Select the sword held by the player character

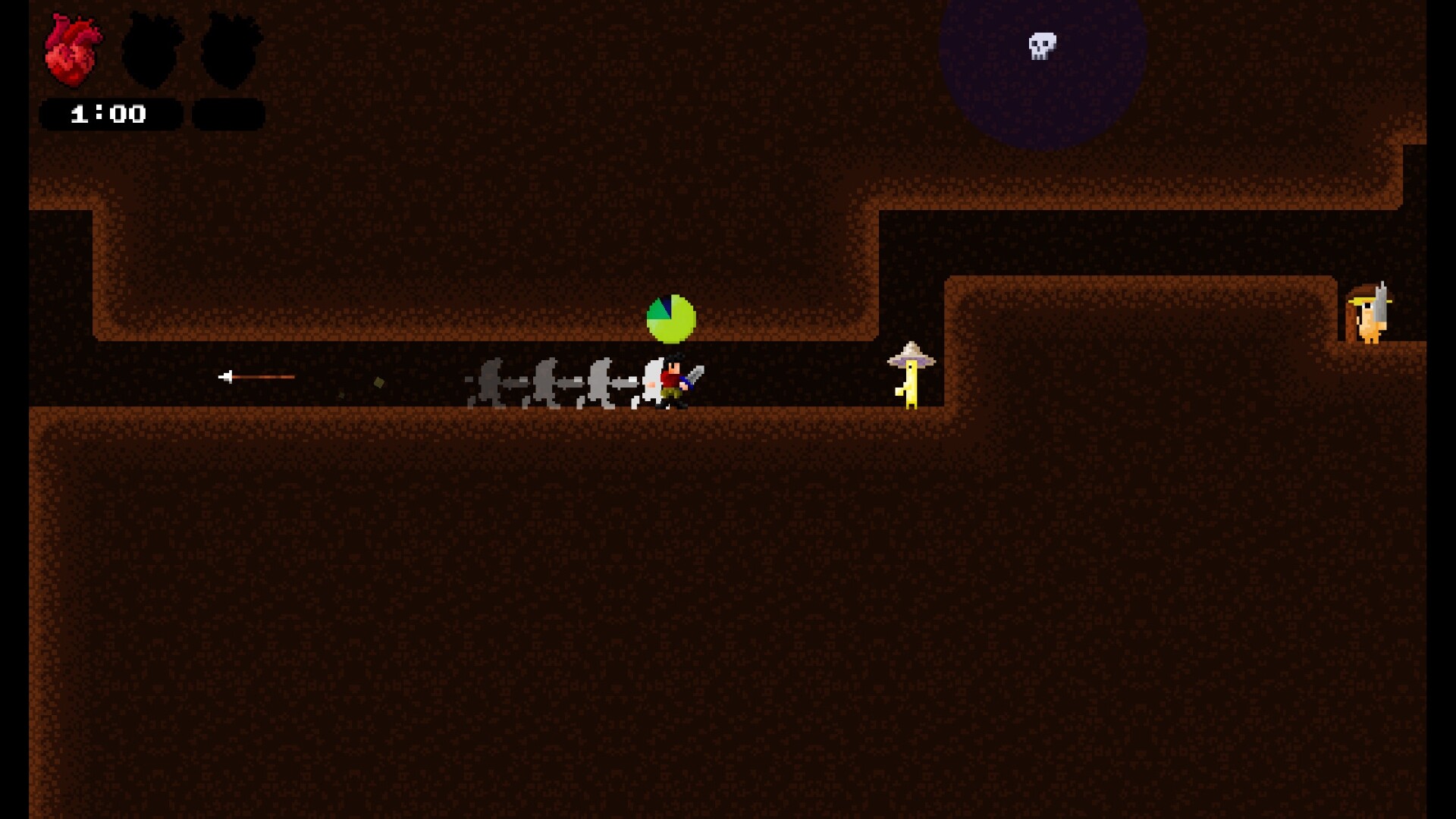click(x=696, y=375)
